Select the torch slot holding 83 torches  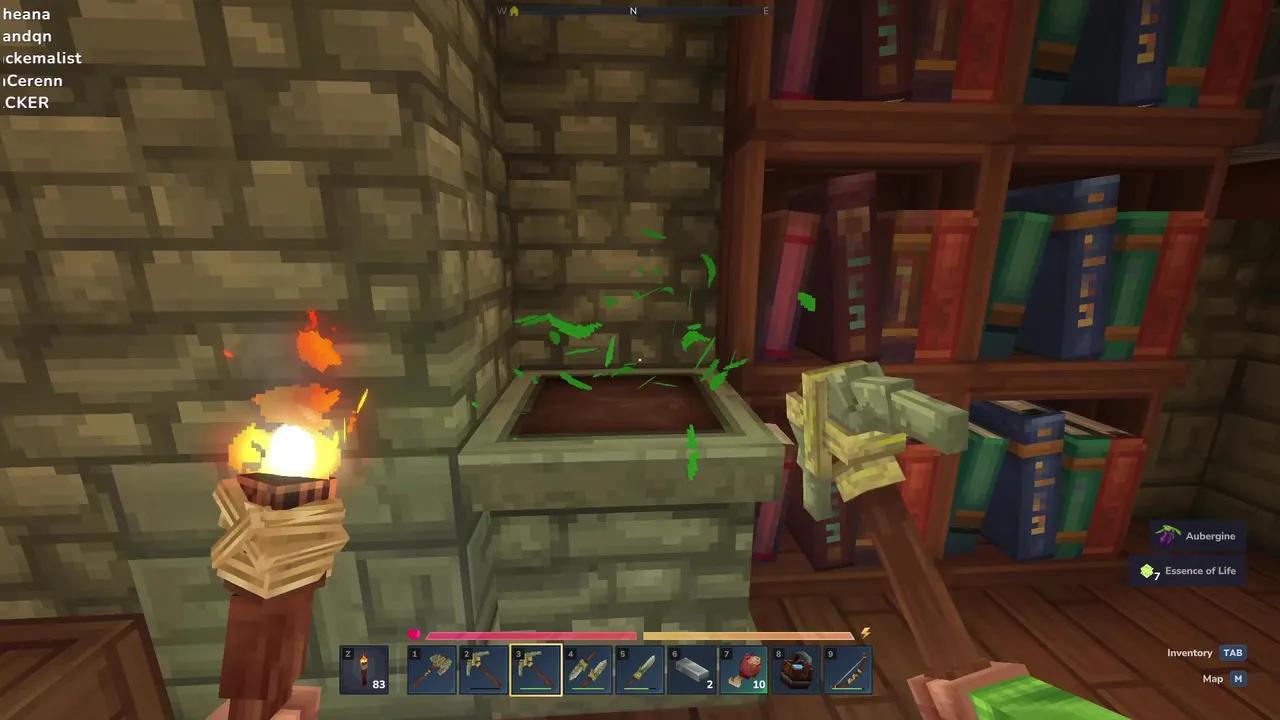click(x=364, y=669)
